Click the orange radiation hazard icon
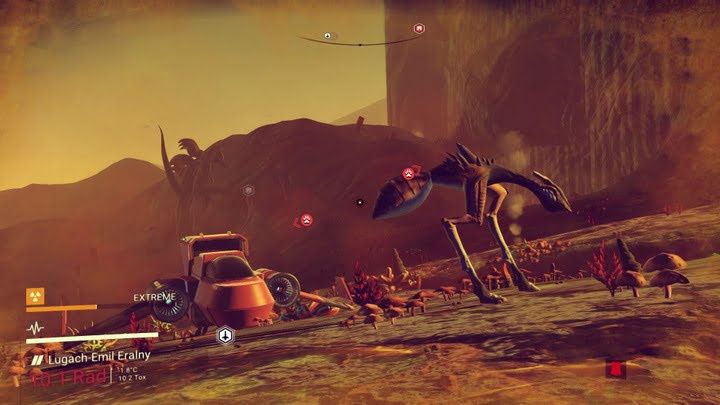This screenshot has height=405, width=720. [35, 296]
